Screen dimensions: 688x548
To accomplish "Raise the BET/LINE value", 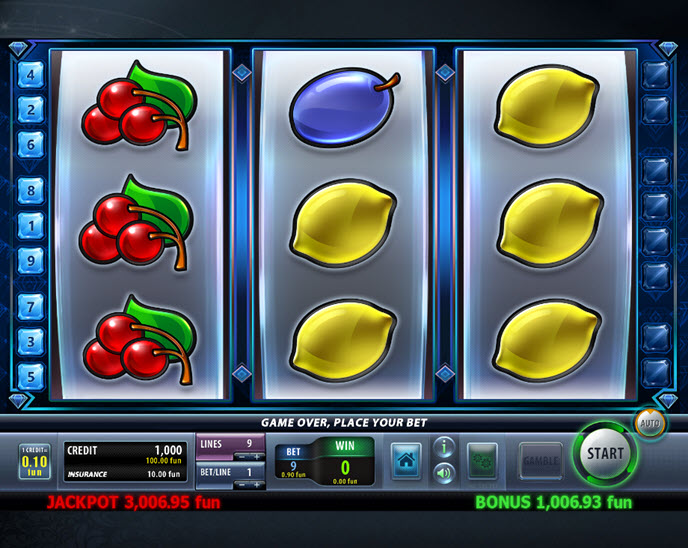I will (x=259, y=484).
